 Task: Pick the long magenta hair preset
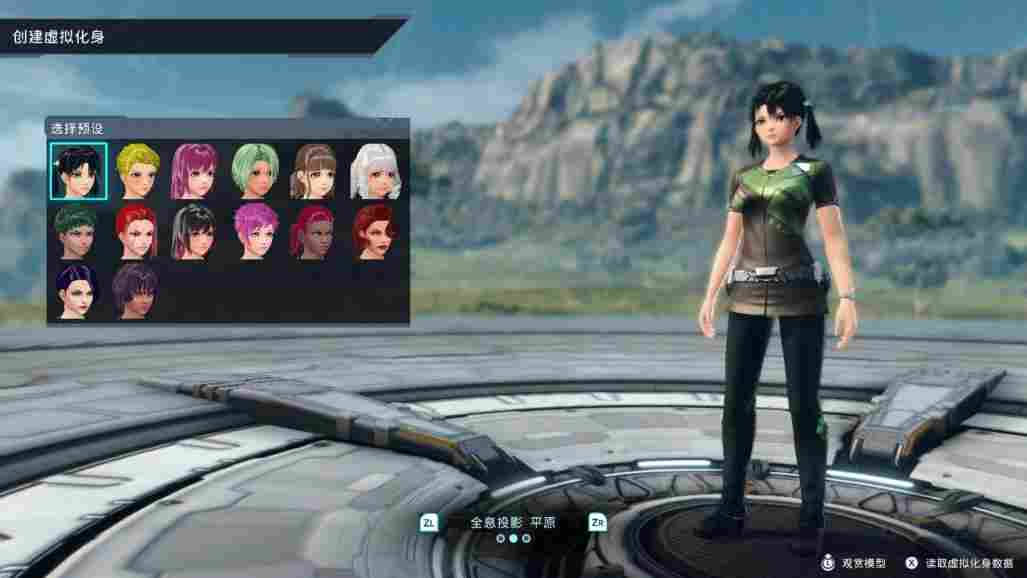(x=195, y=170)
